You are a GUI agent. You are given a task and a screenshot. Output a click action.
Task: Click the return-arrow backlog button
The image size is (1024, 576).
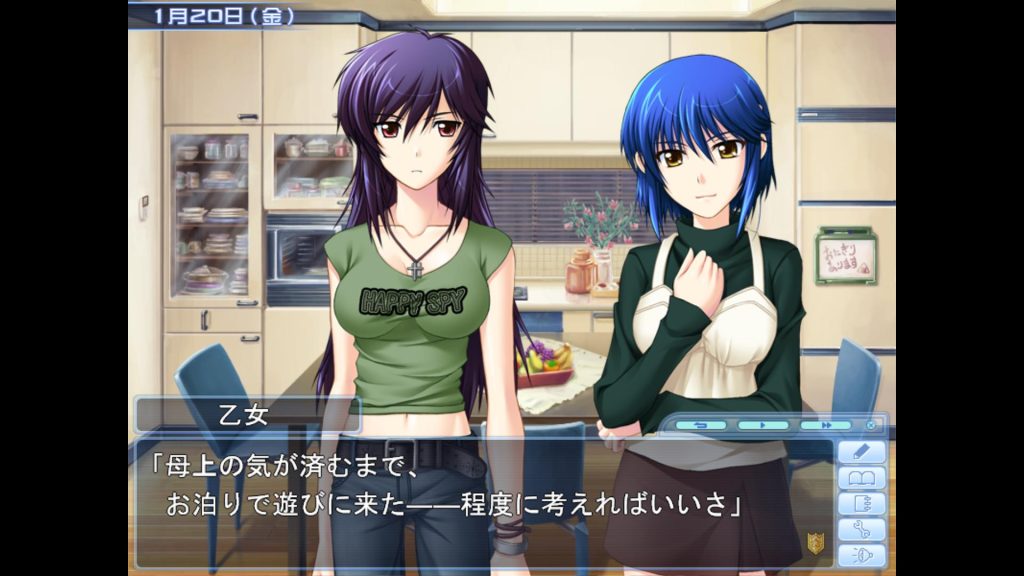(700, 425)
